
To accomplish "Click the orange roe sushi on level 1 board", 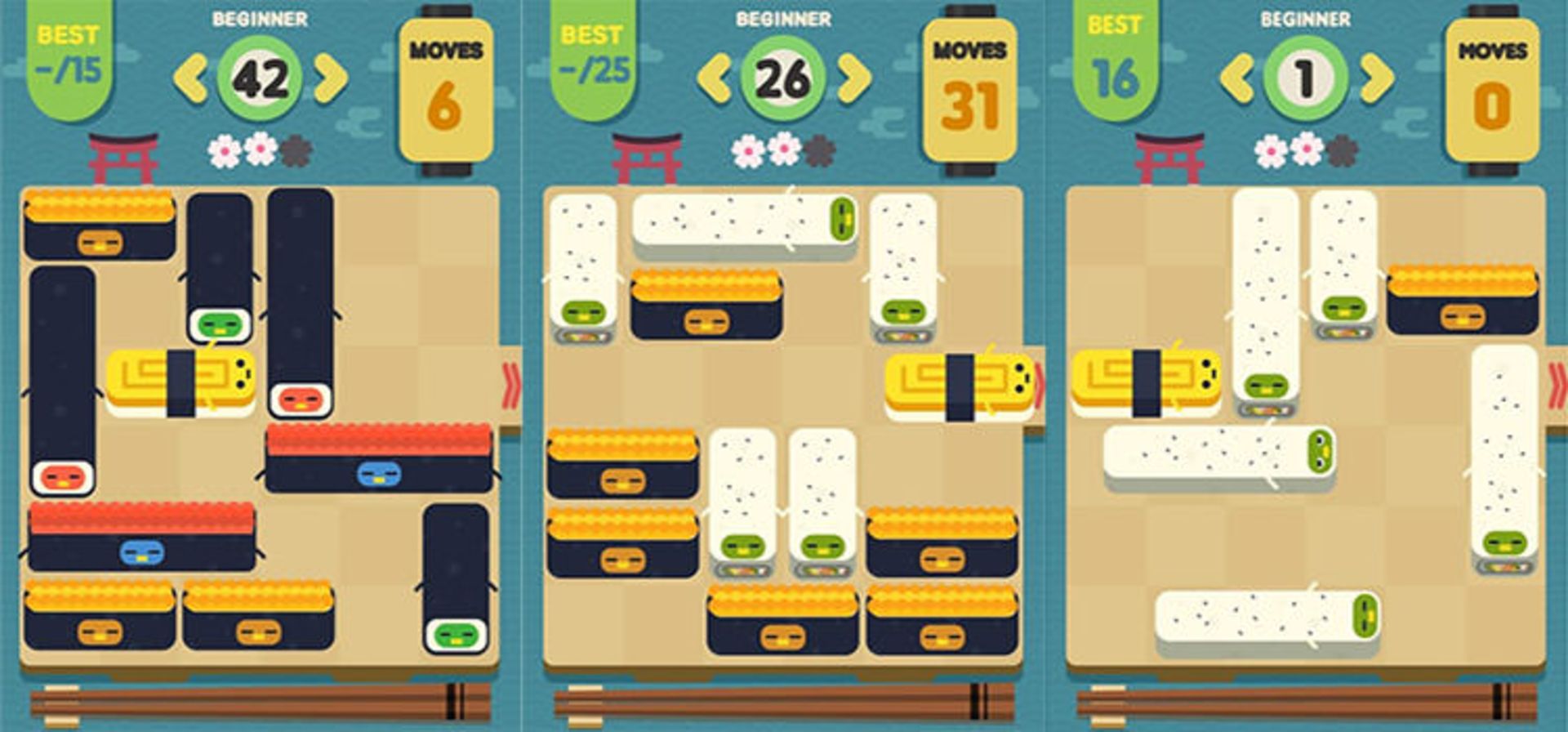I will point(1462,301).
